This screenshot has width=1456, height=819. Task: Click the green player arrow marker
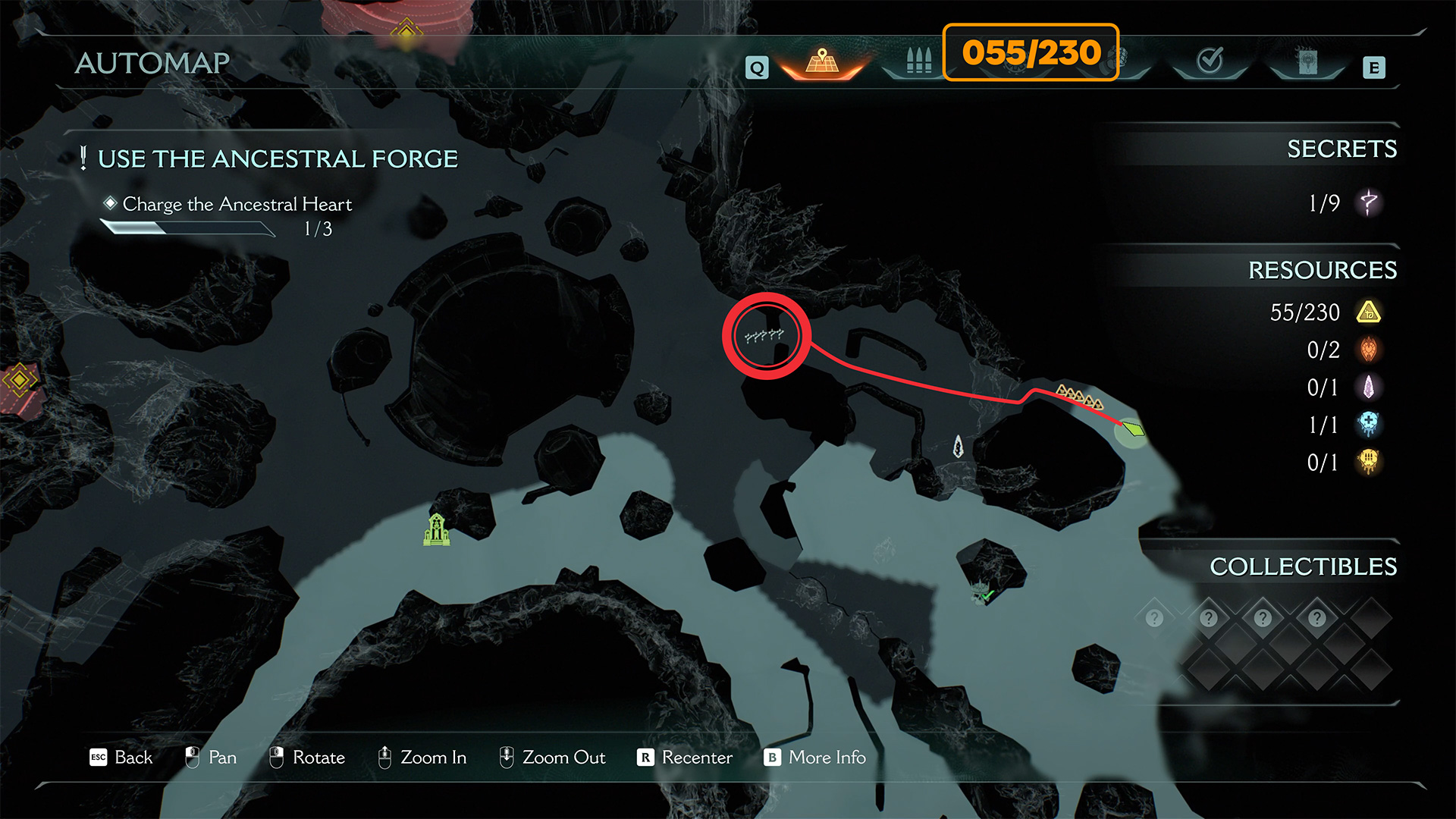[1133, 430]
